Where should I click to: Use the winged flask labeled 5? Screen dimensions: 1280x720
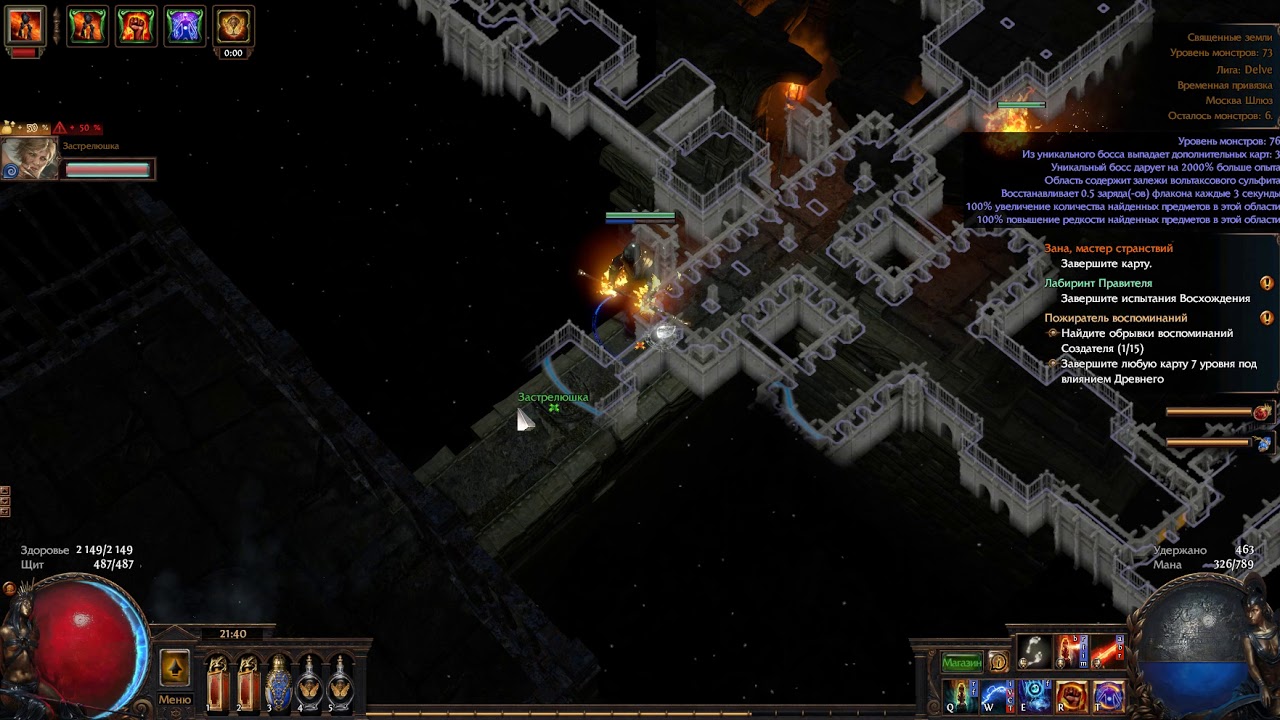coord(341,683)
